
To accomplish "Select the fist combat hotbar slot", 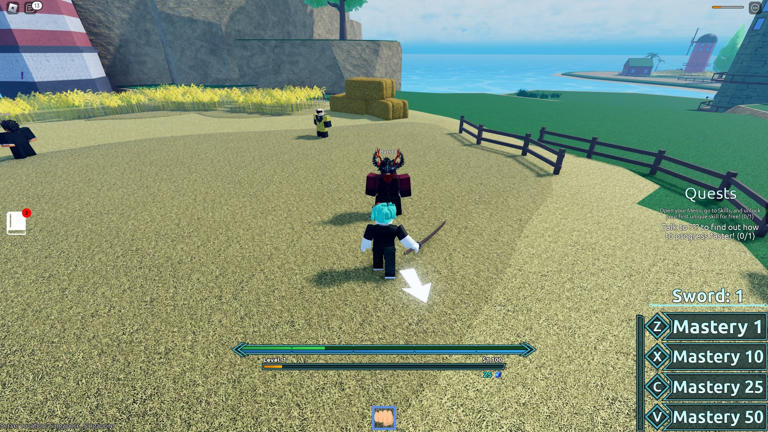I will [384, 417].
